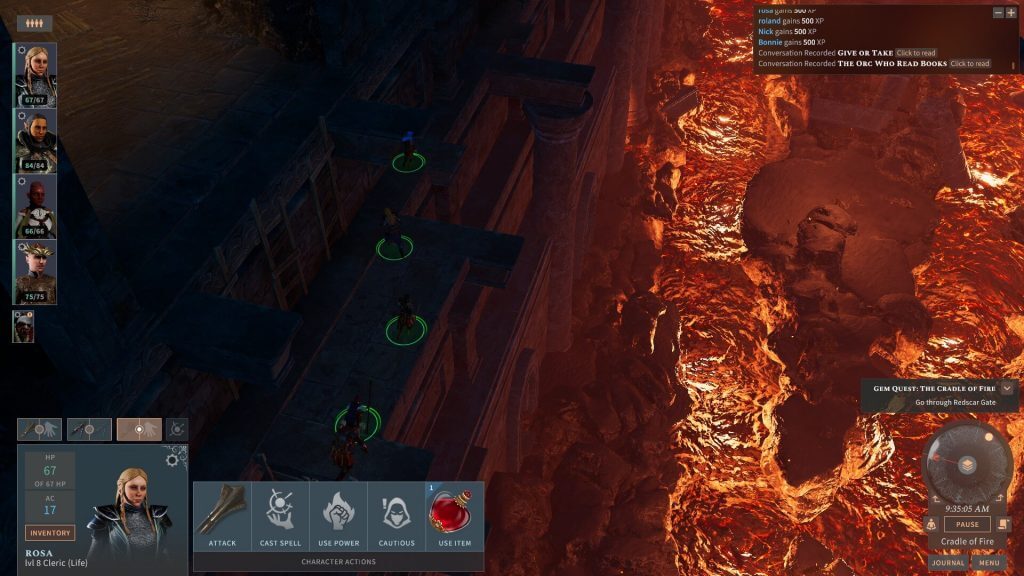Image resolution: width=1024 pixels, height=576 pixels.
Task: Collapse the Gem Quest tracker arrow
Action: [1007, 388]
